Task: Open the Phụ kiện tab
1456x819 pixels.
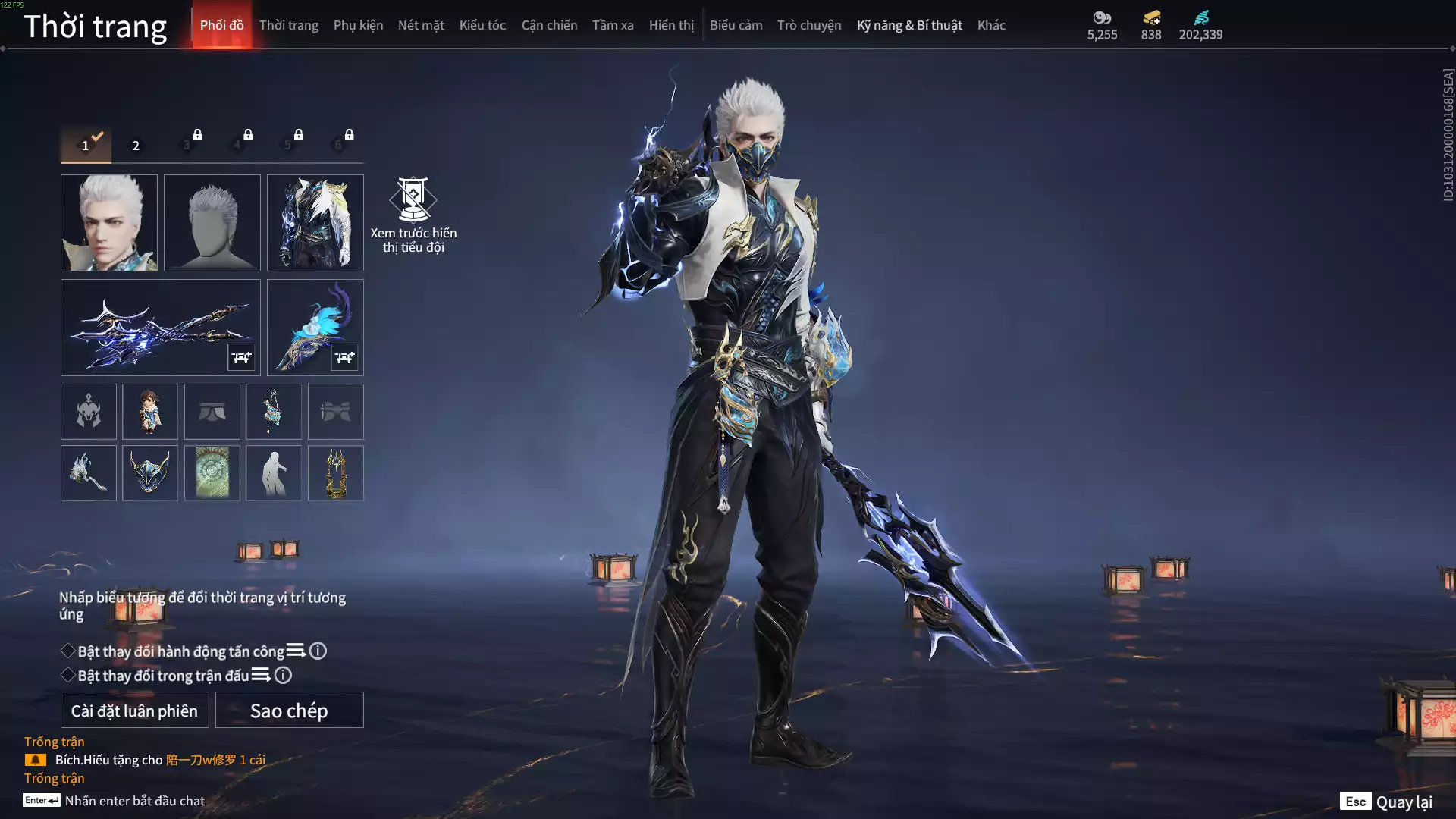Action: point(358,25)
